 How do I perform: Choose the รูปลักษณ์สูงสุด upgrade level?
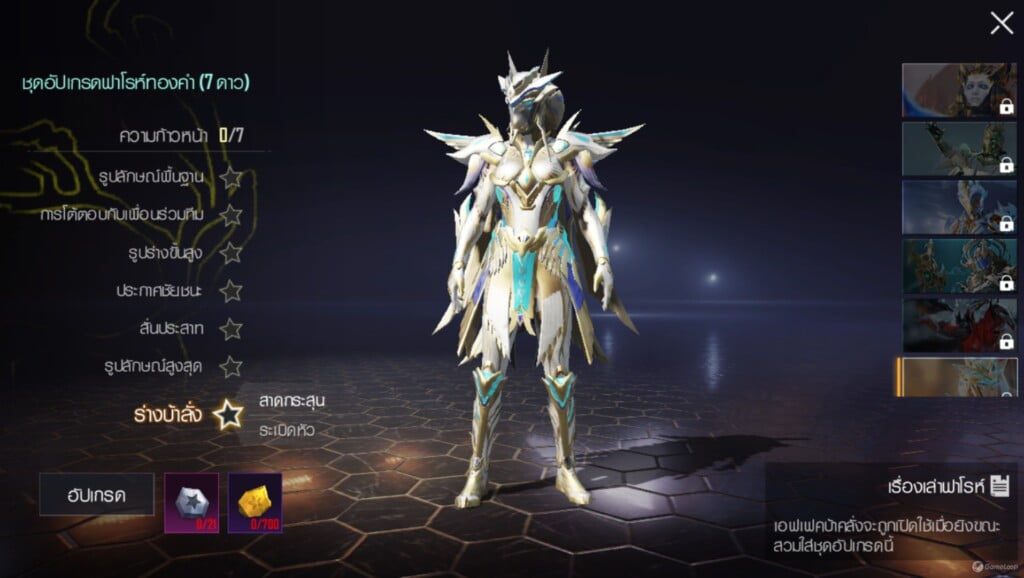tap(231, 366)
